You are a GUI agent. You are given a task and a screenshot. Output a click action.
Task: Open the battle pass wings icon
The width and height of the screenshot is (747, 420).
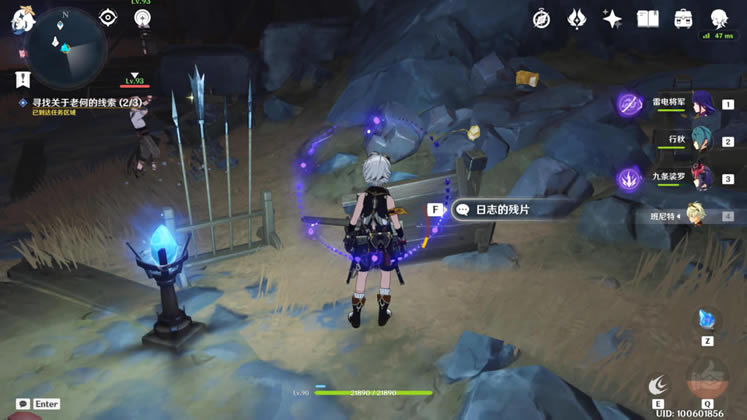click(x=577, y=19)
